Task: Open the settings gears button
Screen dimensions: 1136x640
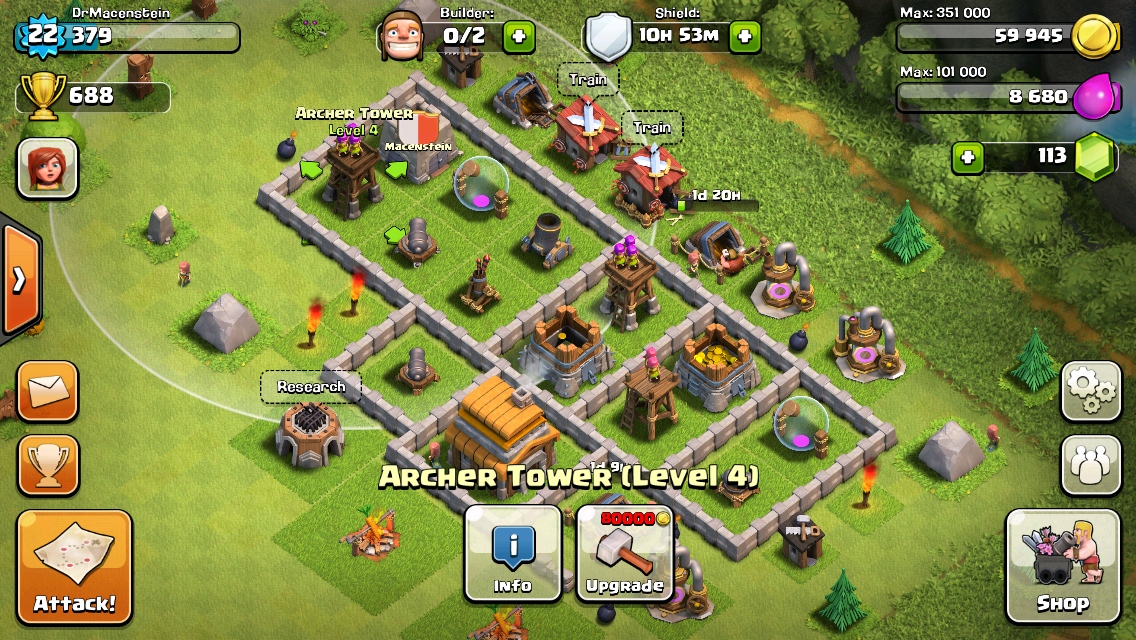Action: coord(1090,390)
